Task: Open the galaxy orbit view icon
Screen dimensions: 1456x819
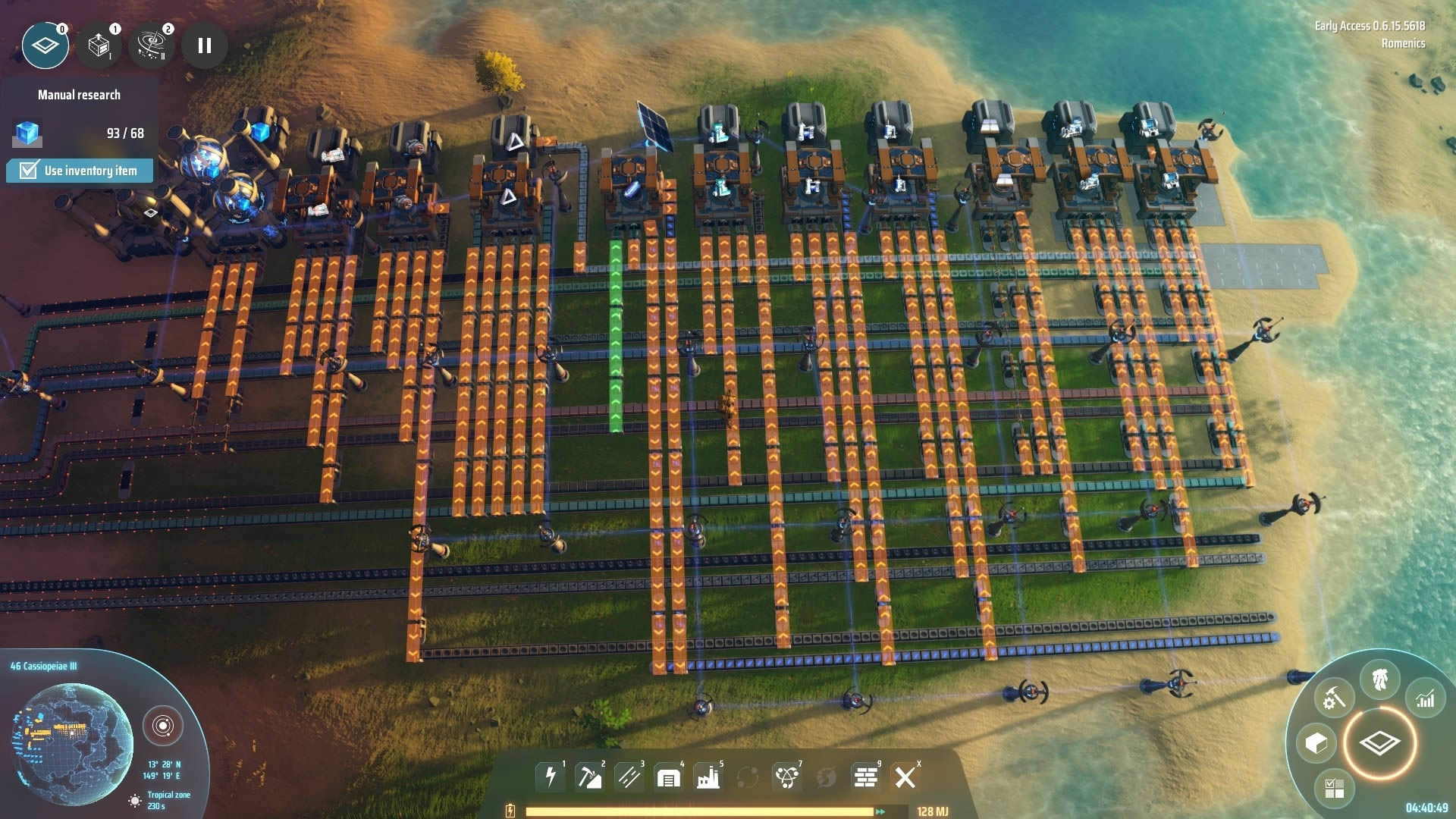Action: click(x=152, y=45)
